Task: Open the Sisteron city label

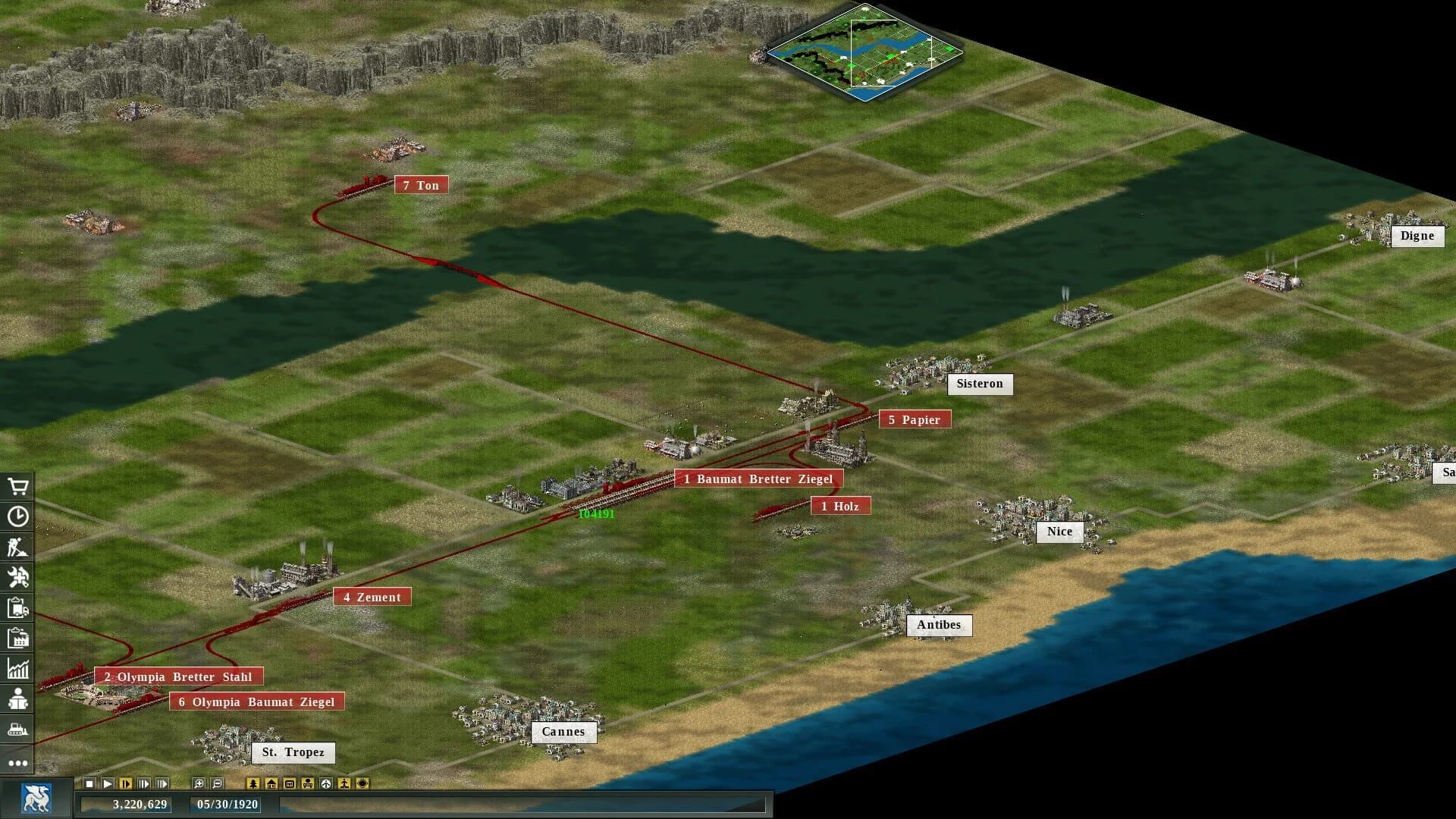Action: tap(980, 384)
